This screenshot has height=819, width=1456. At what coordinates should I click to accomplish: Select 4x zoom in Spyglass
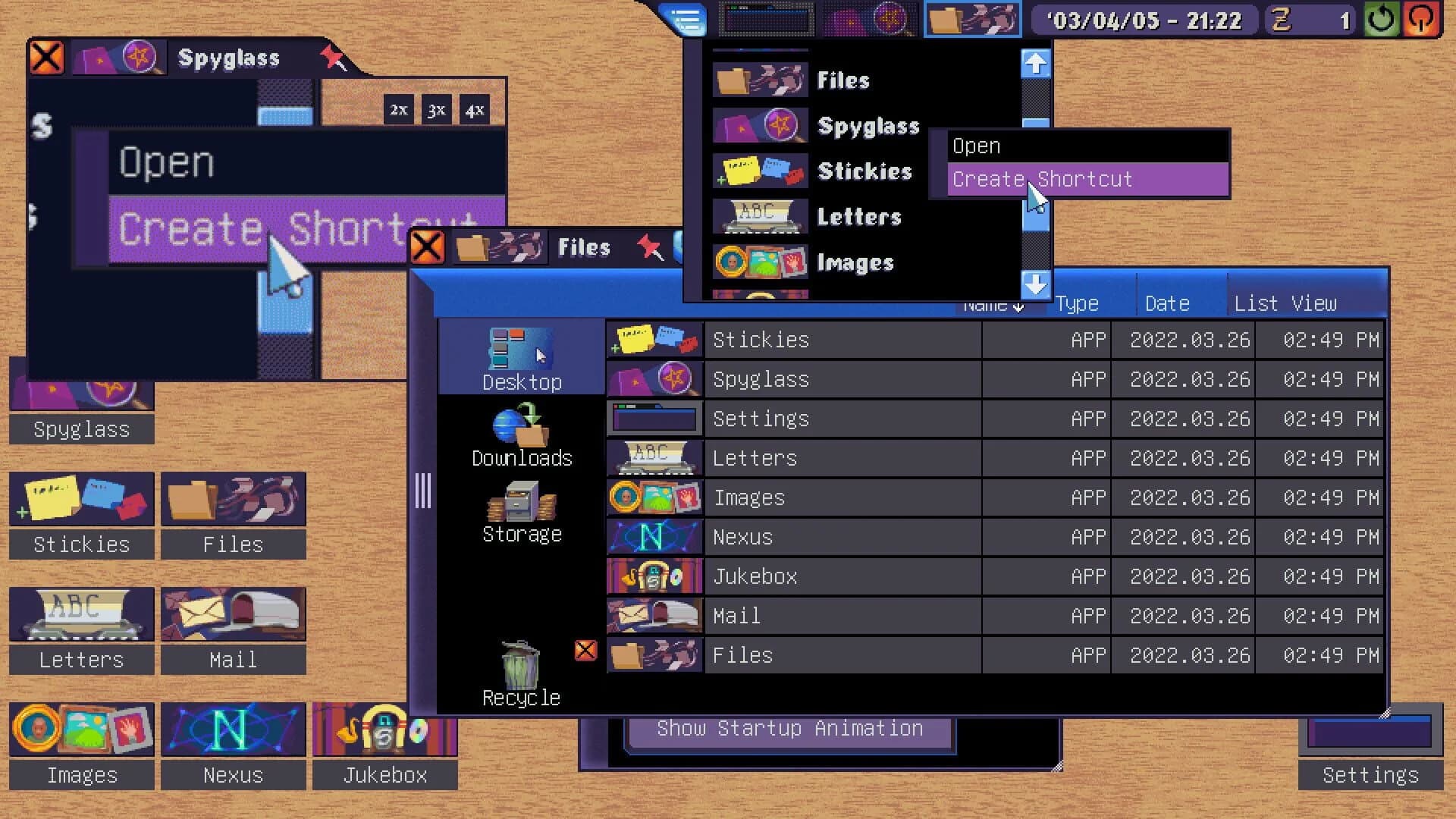(x=475, y=109)
